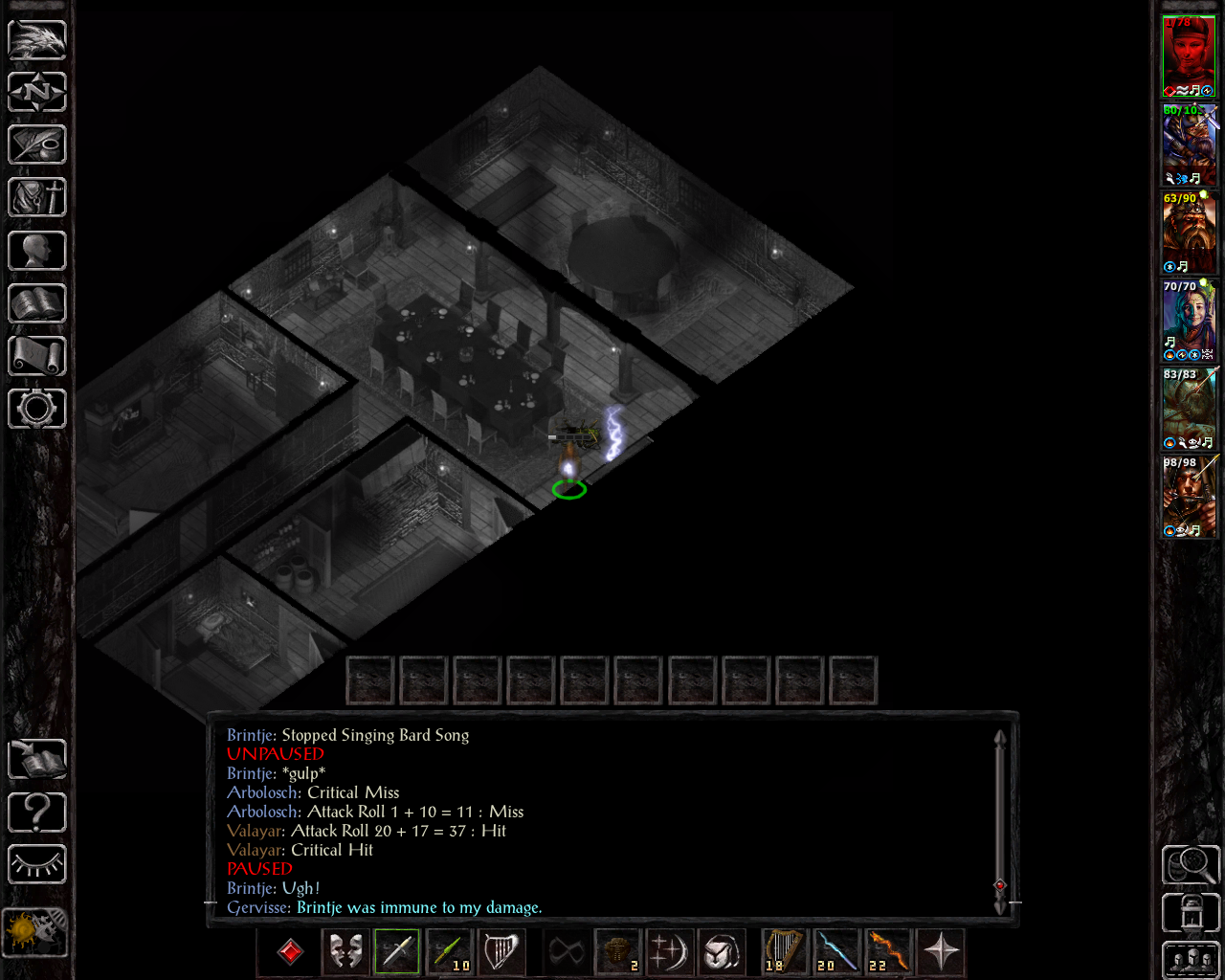Open the cast spell stars-and-moon button
This screenshot has height=980, width=1225.
click(669, 952)
